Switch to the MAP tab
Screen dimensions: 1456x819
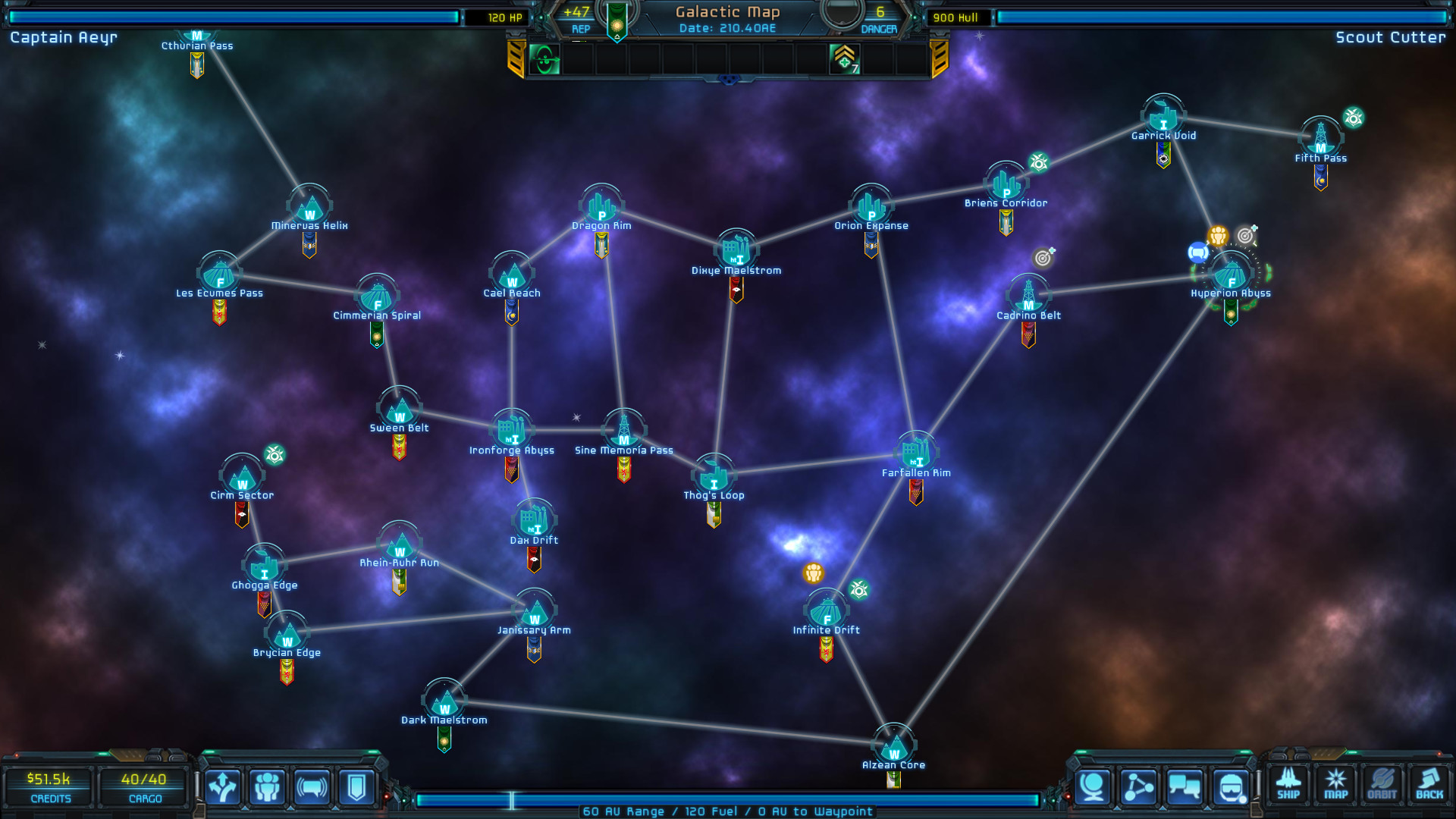click(x=1336, y=785)
